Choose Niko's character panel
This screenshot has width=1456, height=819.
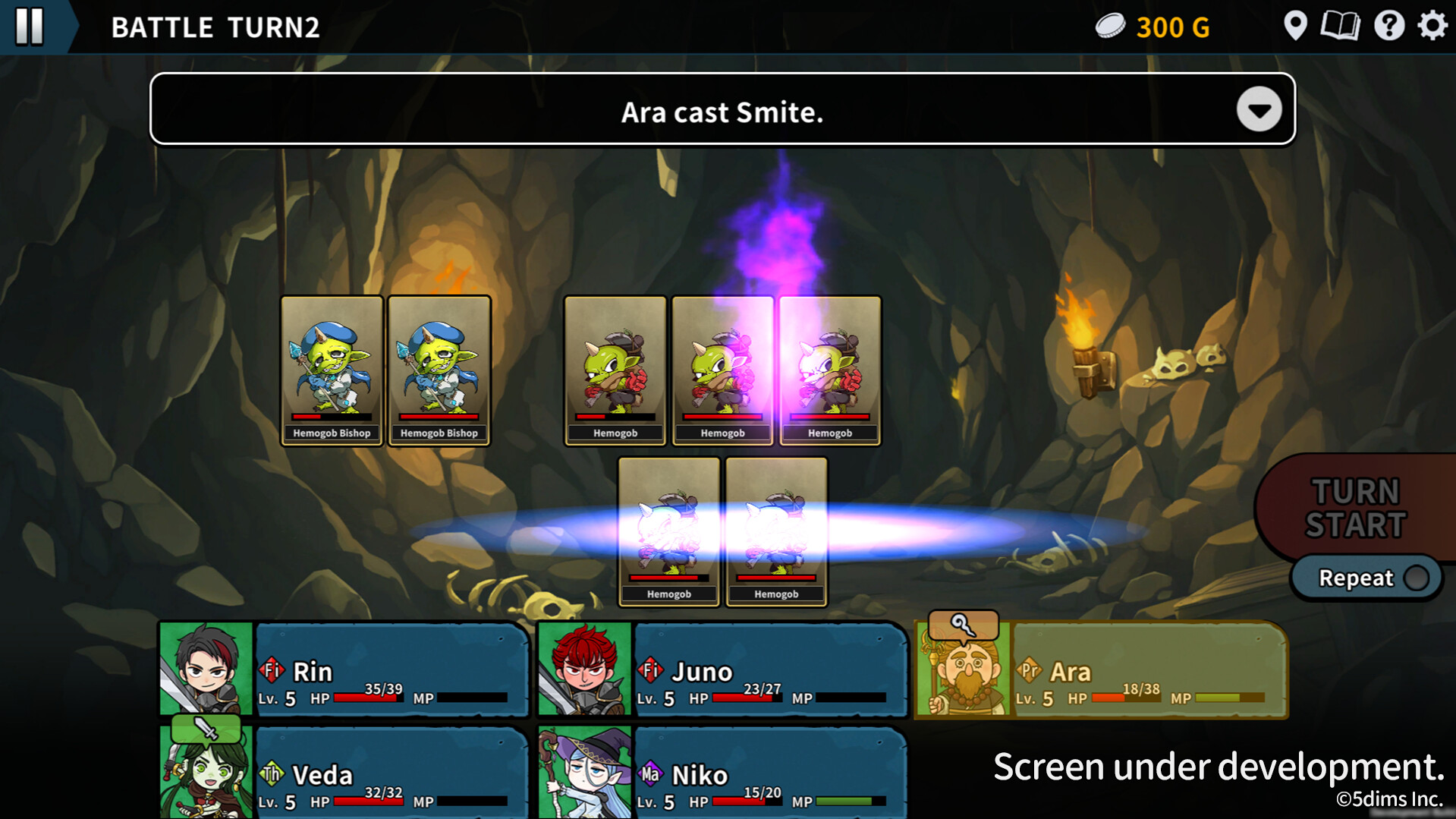coord(722,773)
